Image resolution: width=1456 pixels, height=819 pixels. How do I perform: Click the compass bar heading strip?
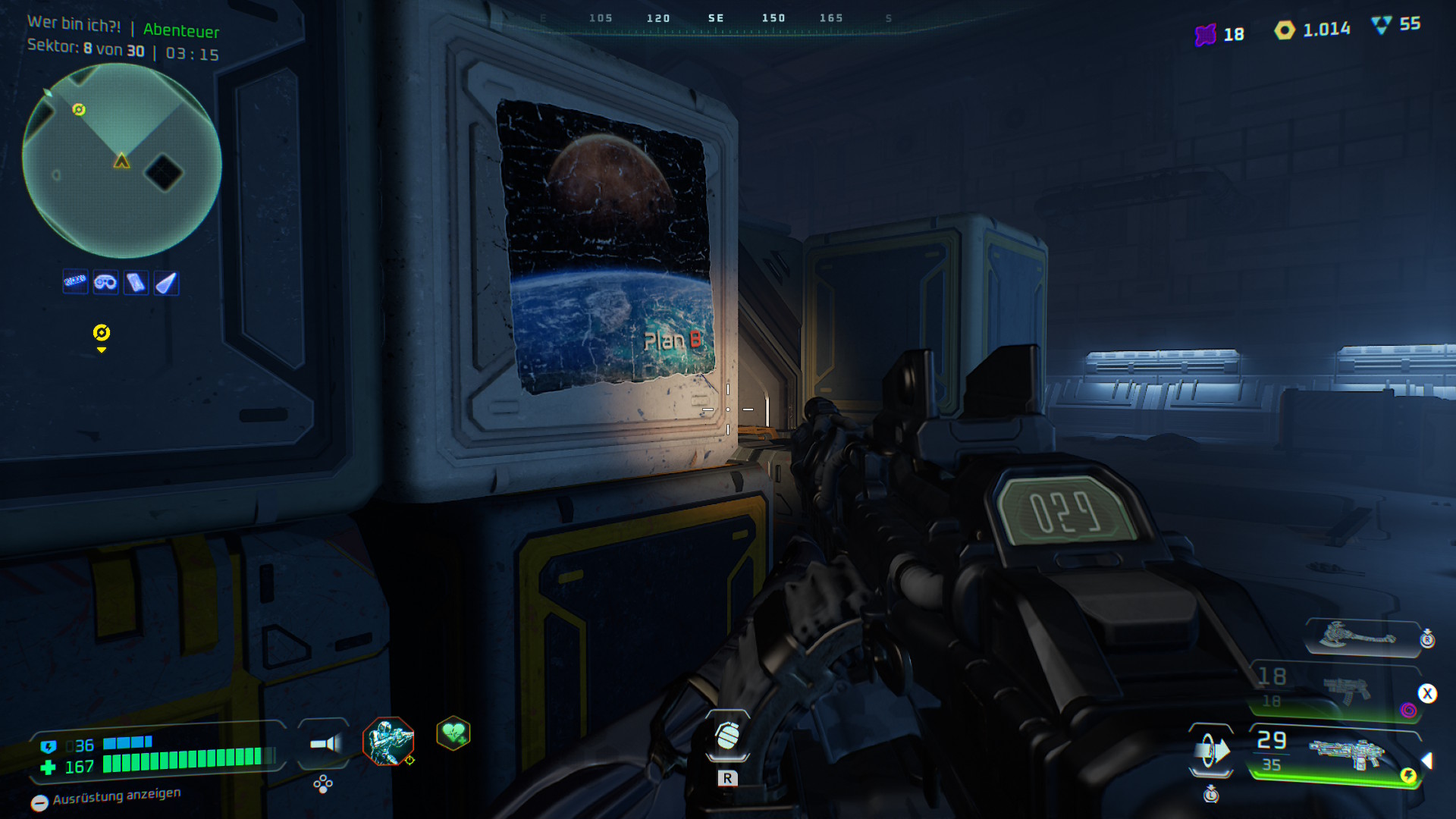pos(716,20)
